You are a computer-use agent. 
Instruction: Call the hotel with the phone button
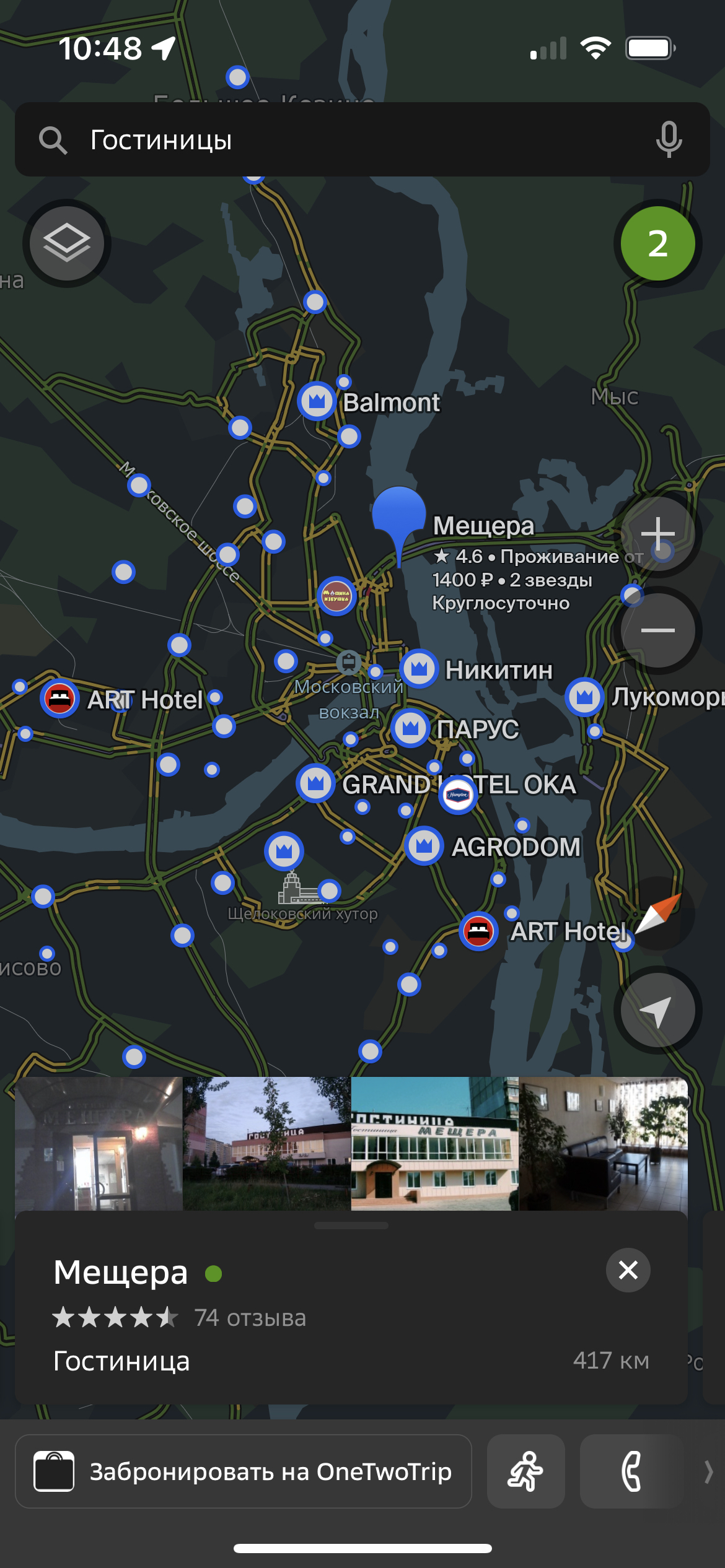(x=631, y=1471)
